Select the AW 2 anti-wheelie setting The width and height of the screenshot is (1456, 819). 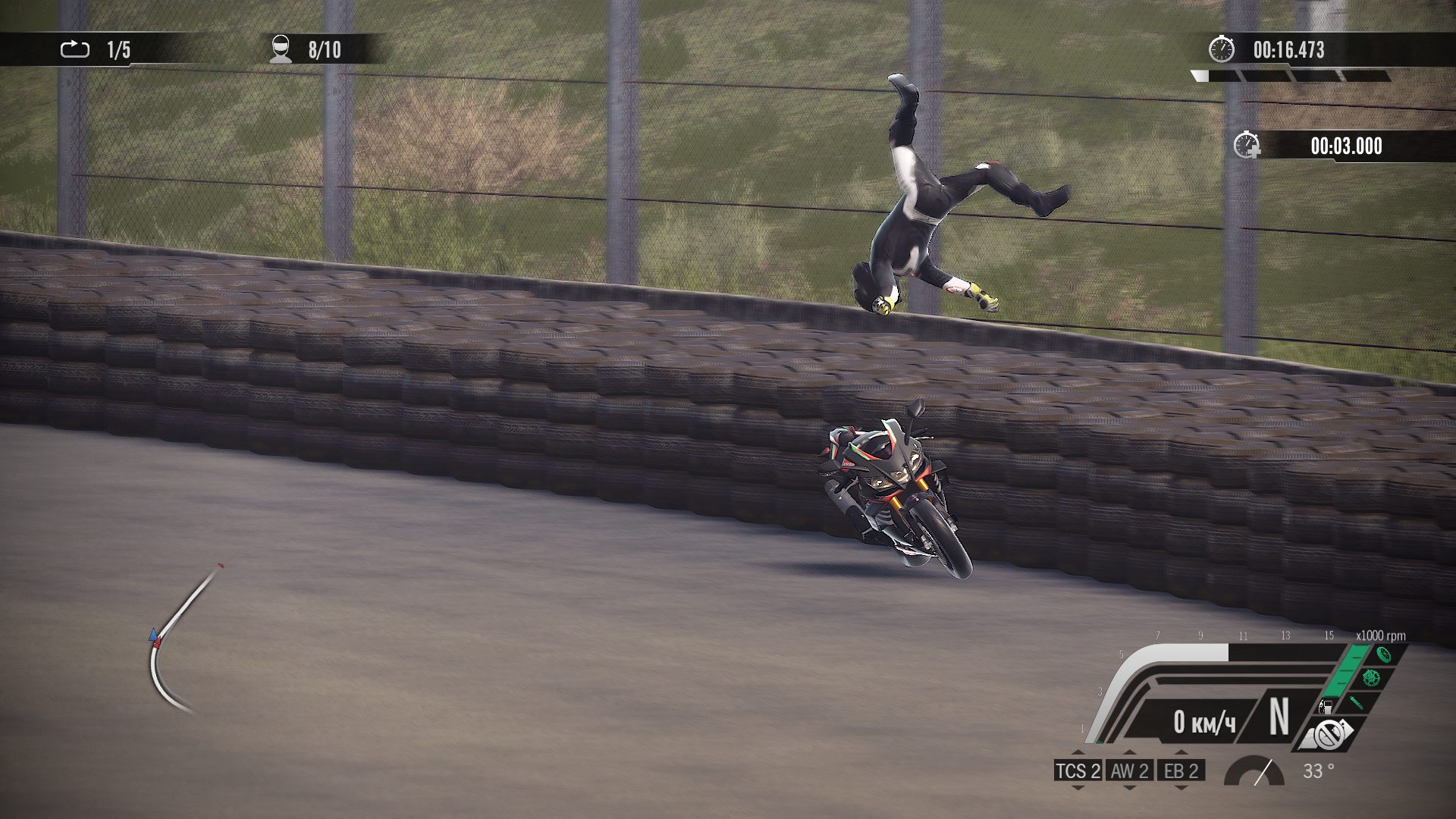(1129, 771)
